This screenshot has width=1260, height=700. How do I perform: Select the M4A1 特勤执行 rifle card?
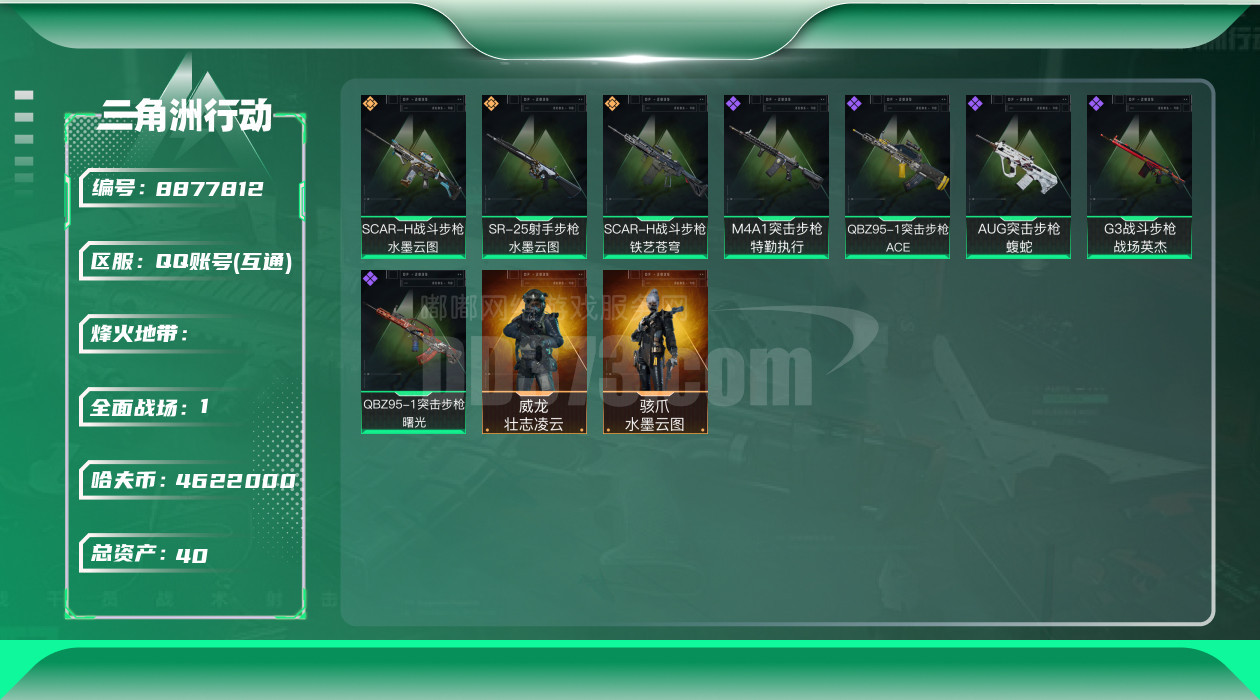[776, 176]
